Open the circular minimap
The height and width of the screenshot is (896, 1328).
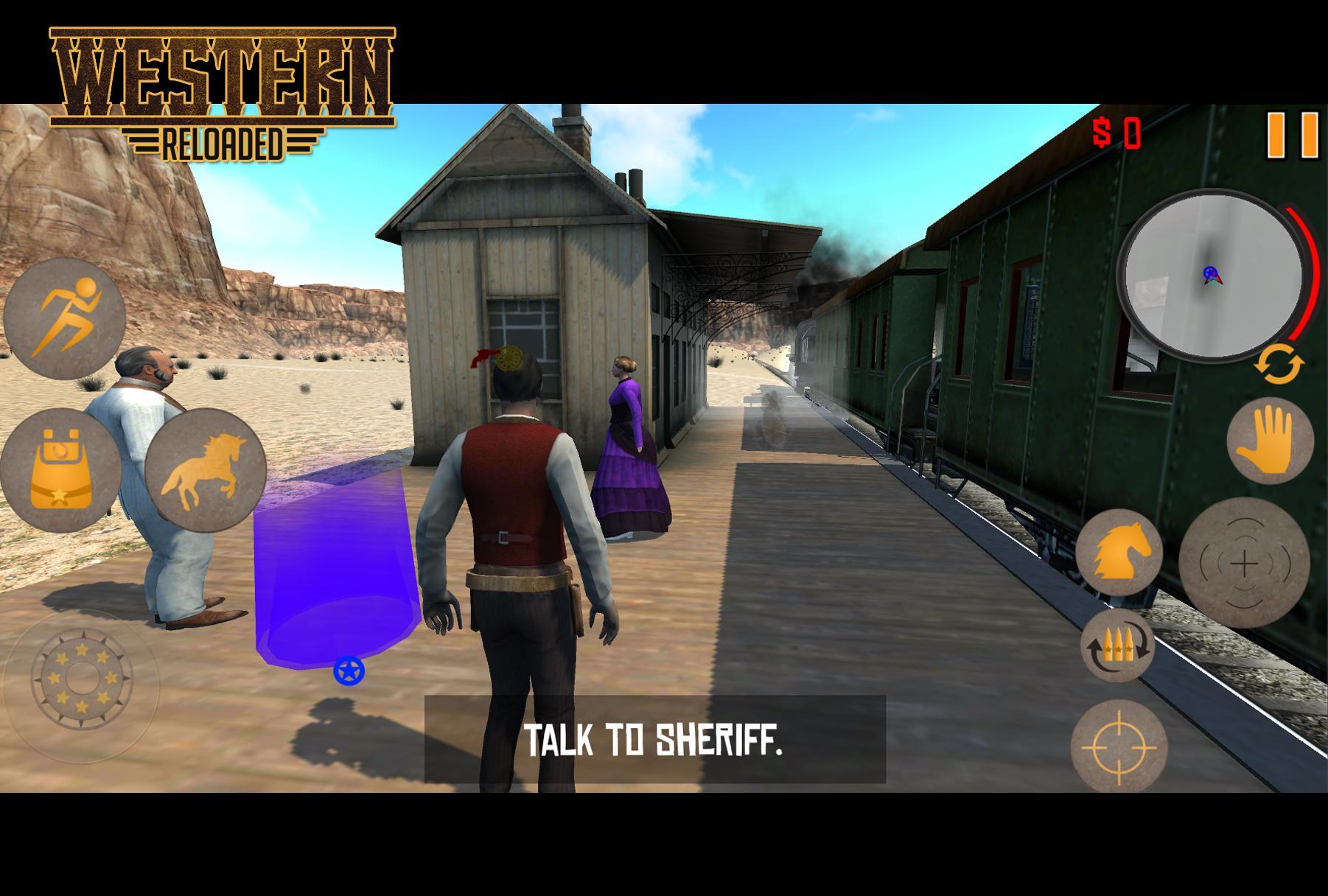[x=1210, y=275]
